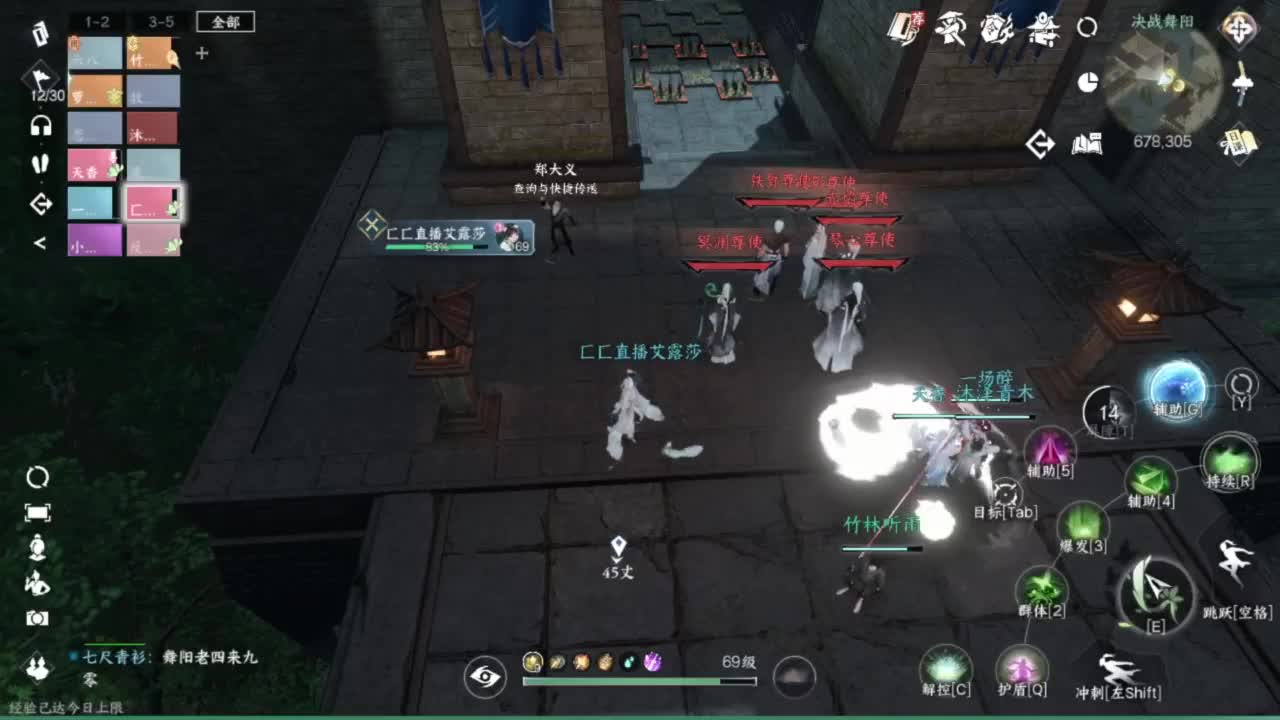Image resolution: width=1280 pixels, height=720 pixels.
Task: Expand the team list with the plus sign
Action: click(204, 53)
